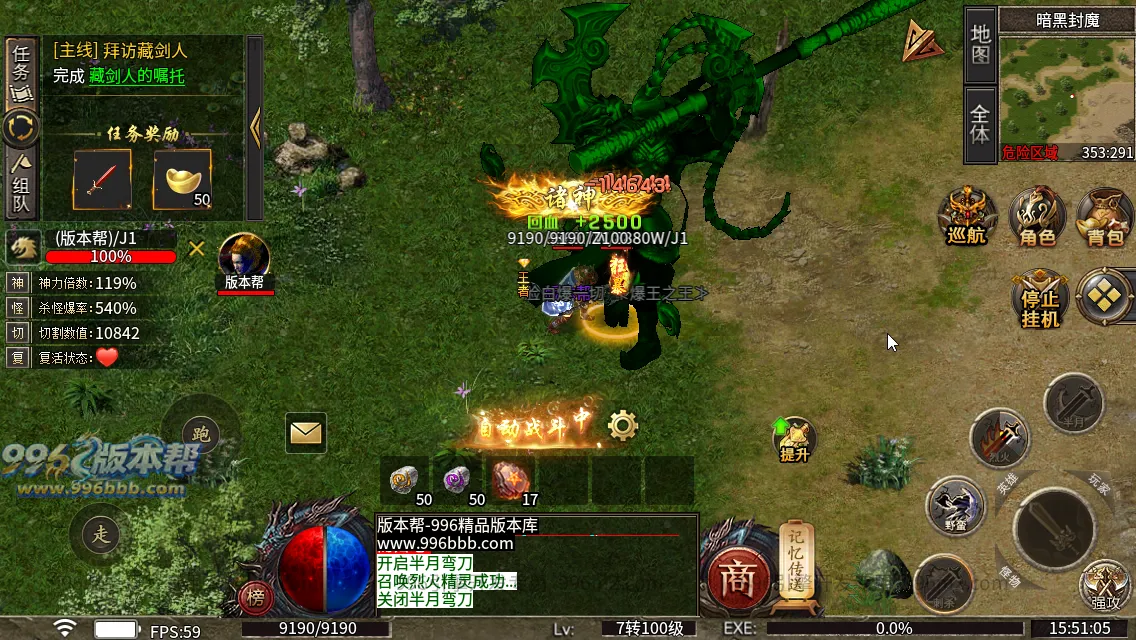Select the gold ingot quest reward
1136x640 pixels.
181,180
